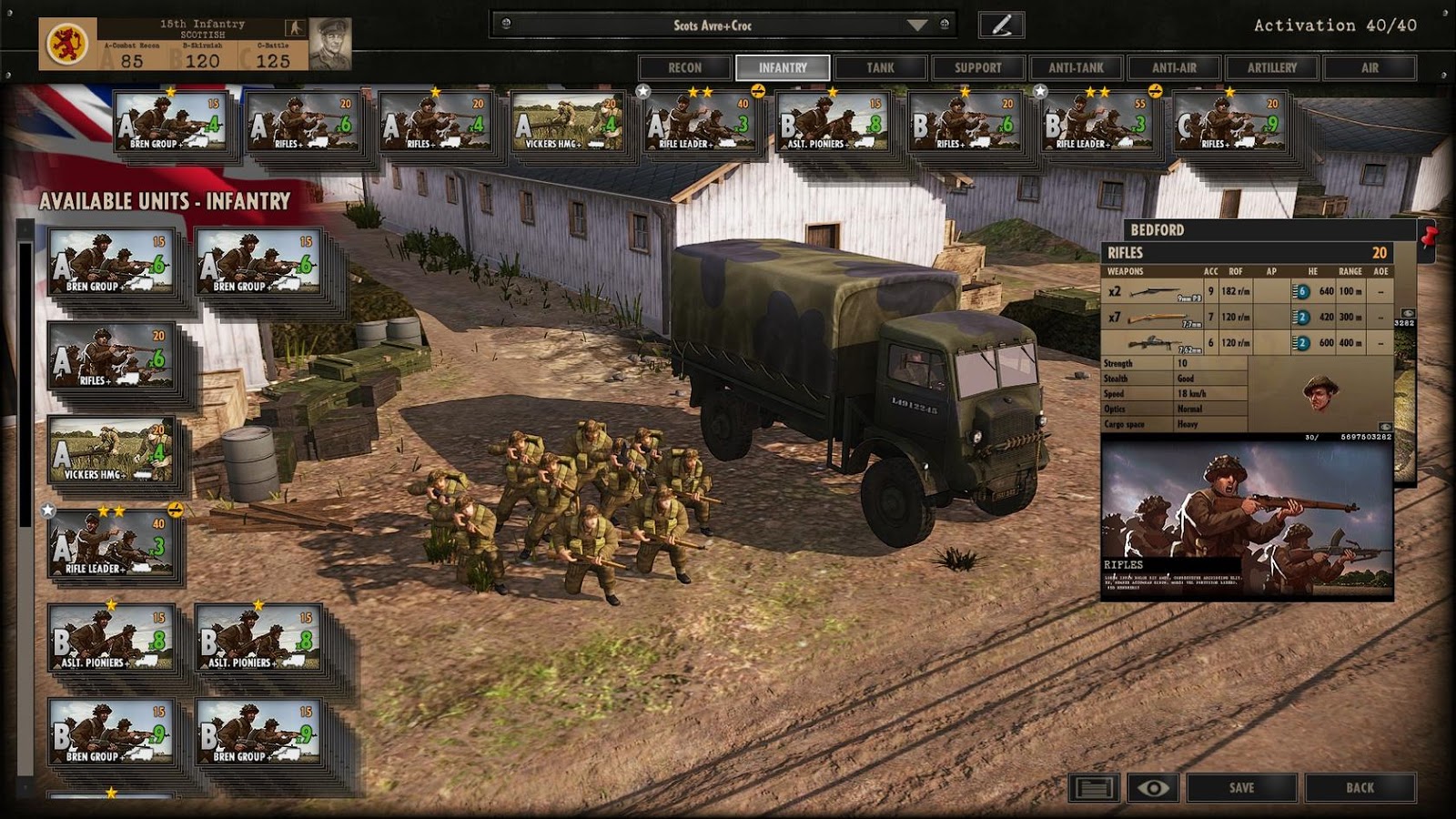Image resolution: width=1456 pixels, height=819 pixels.
Task: Select the Vickers HMG card in available units
Action: click(x=111, y=452)
